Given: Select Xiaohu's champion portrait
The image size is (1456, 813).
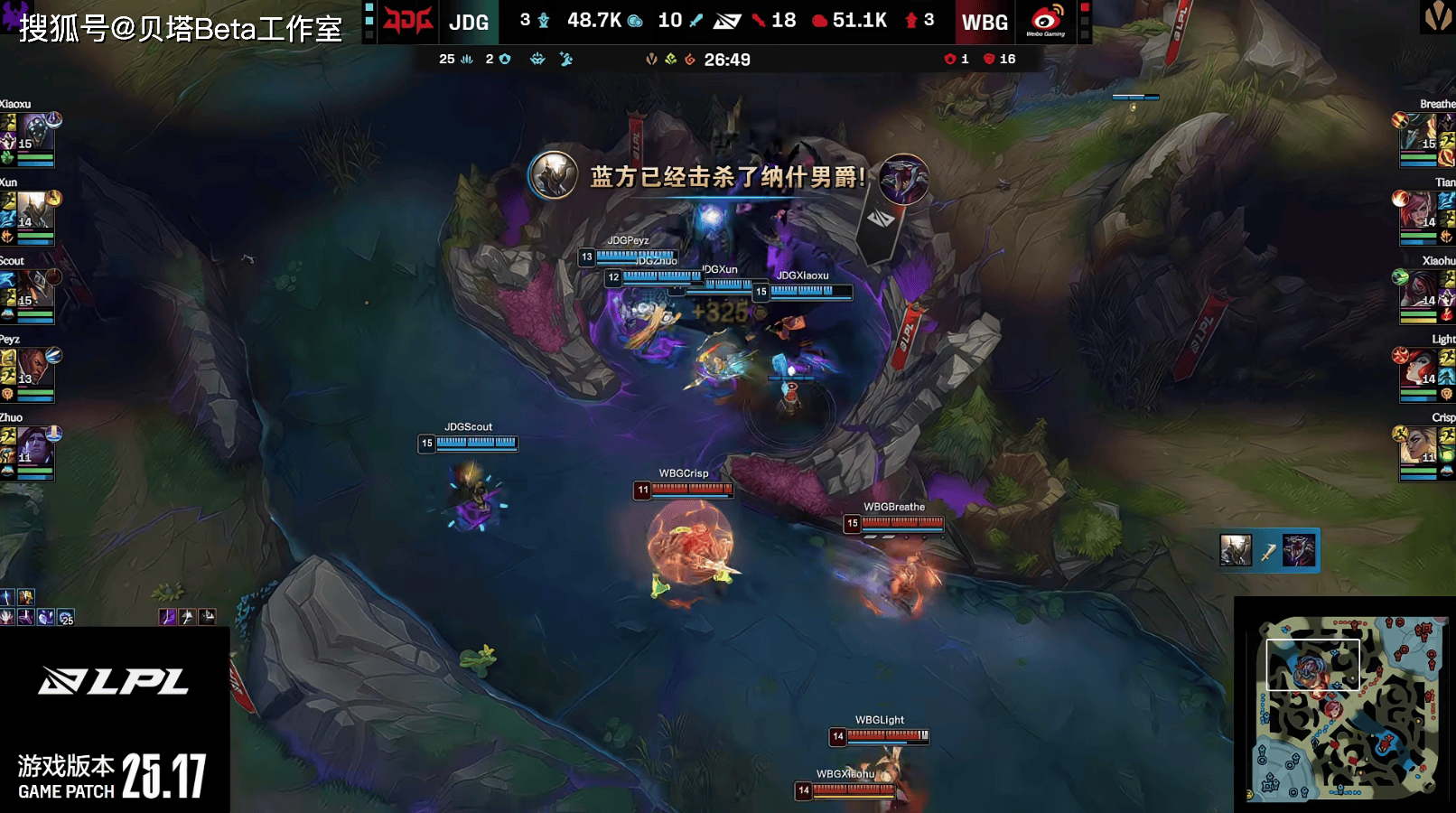Looking at the screenshot, I should click(1420, 290).
